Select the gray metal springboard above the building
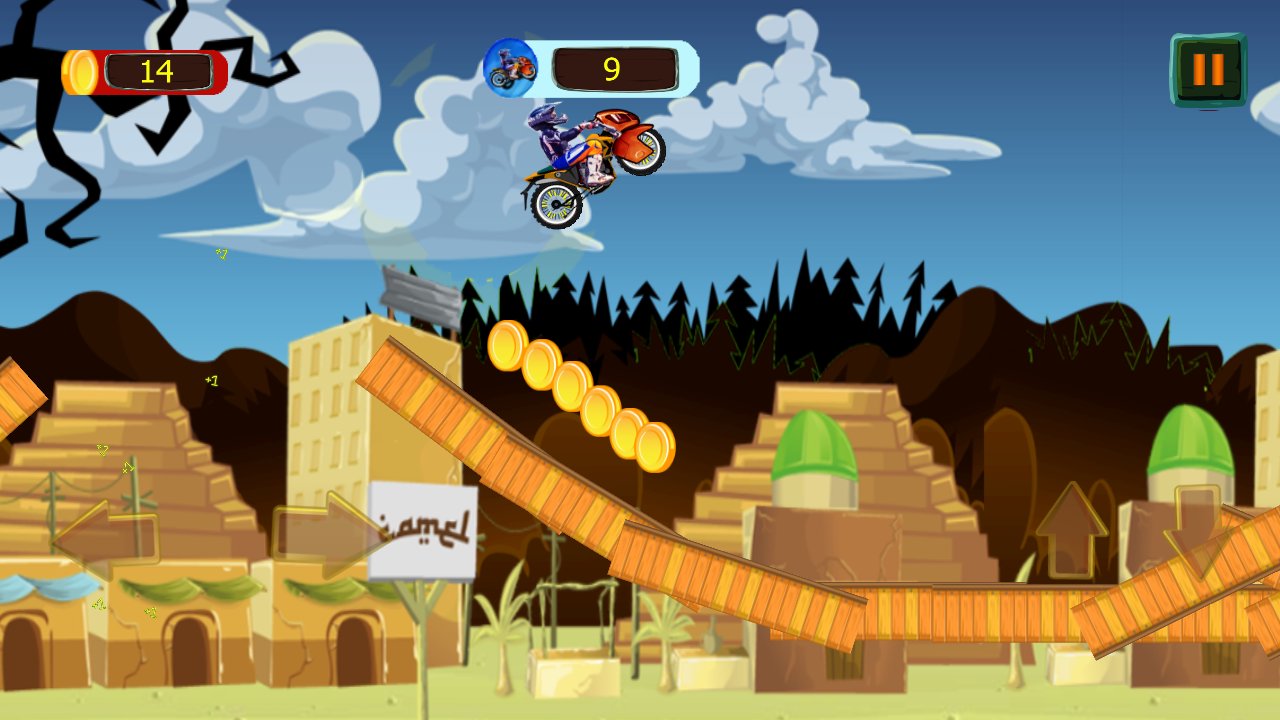 420,293
